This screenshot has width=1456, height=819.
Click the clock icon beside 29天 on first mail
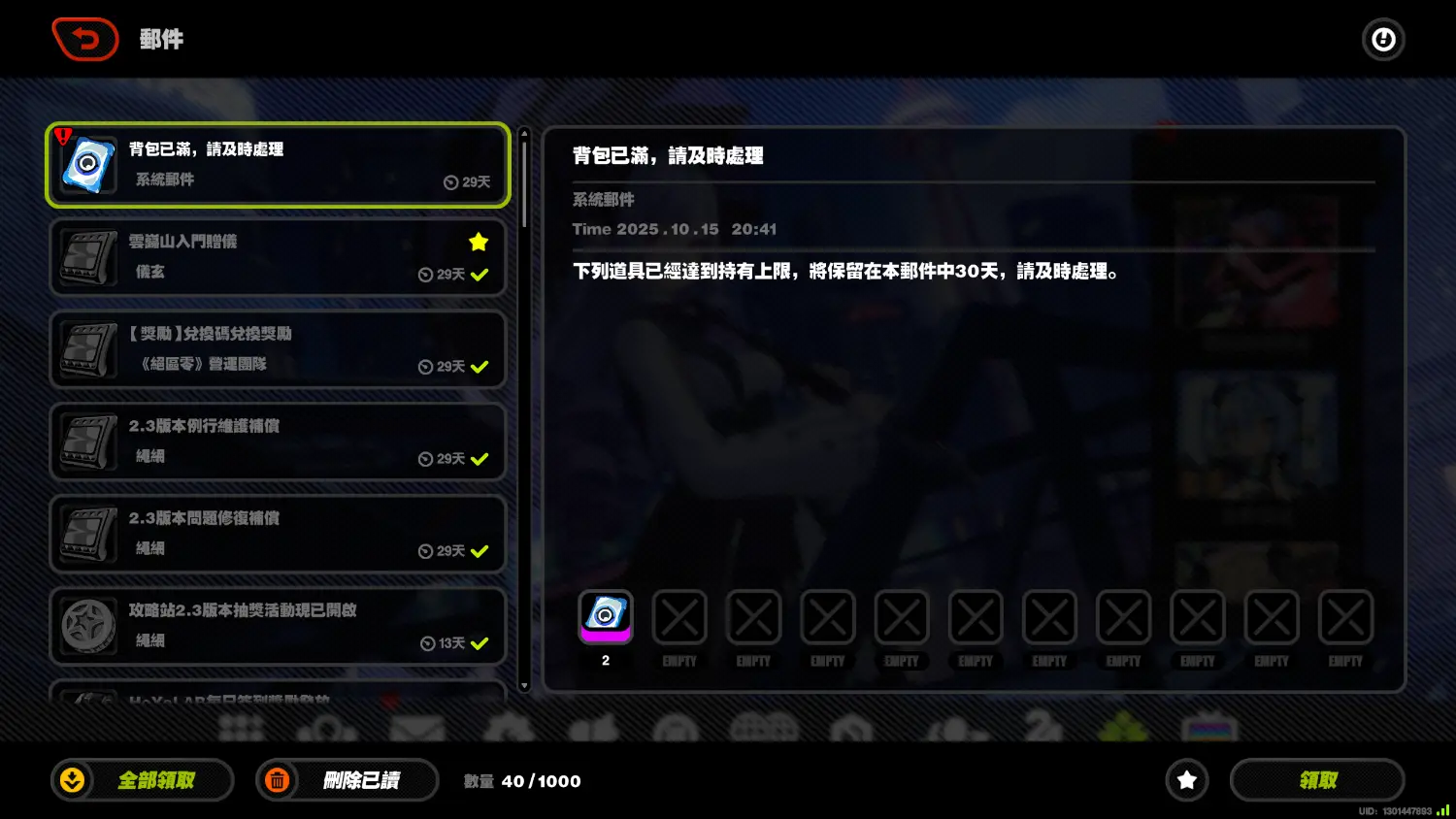[x=449, y=182]
